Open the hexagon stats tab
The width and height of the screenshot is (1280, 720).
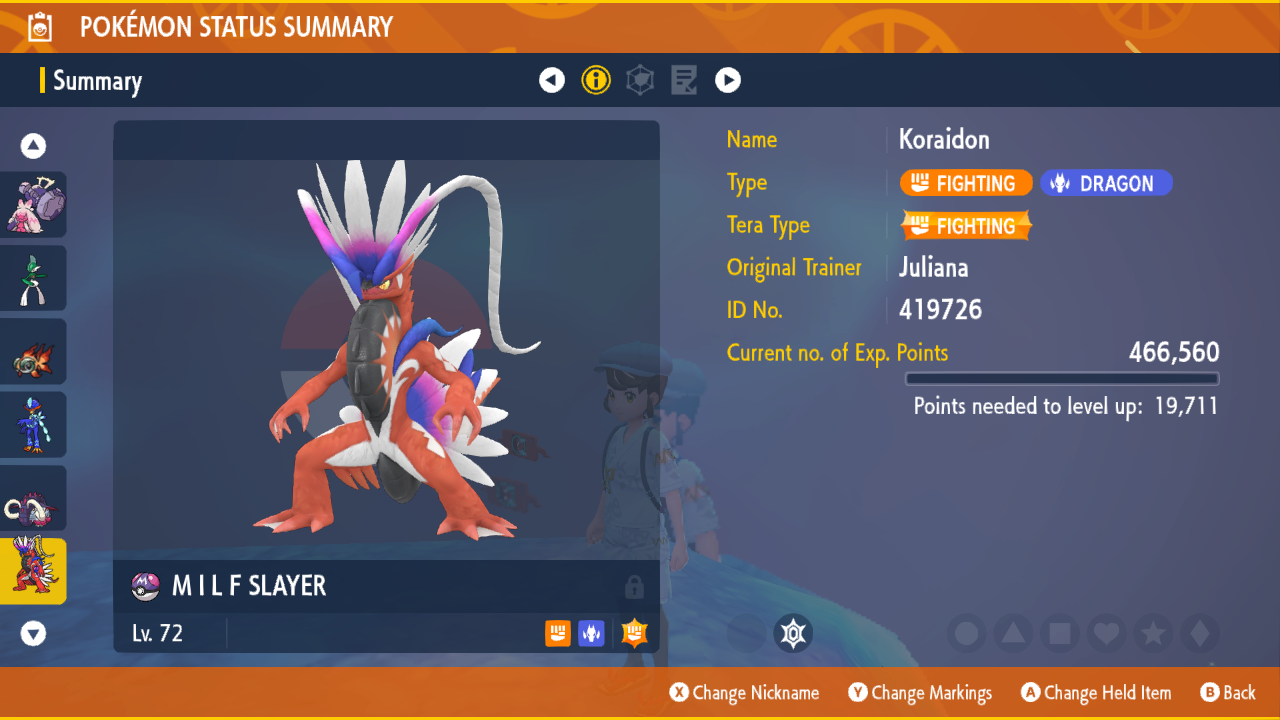coord(640,80)
